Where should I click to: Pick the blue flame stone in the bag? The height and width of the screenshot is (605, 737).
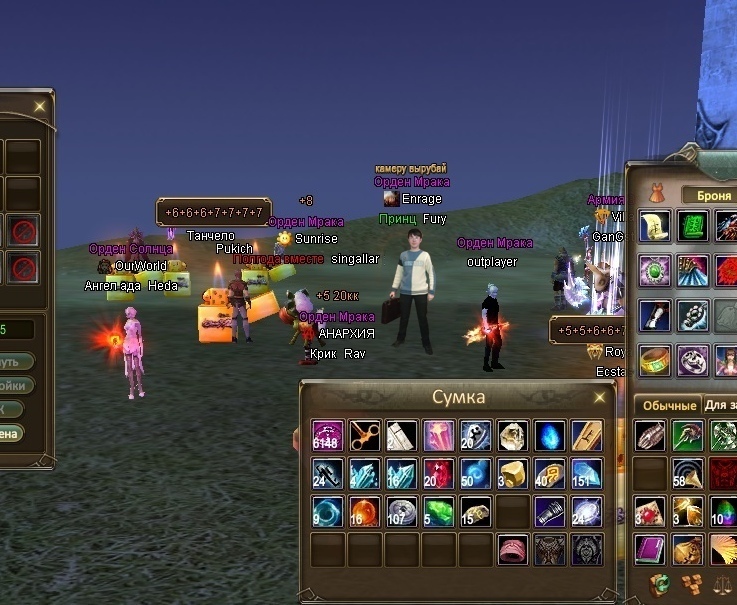pyautogui.click(x=550, y=435)
